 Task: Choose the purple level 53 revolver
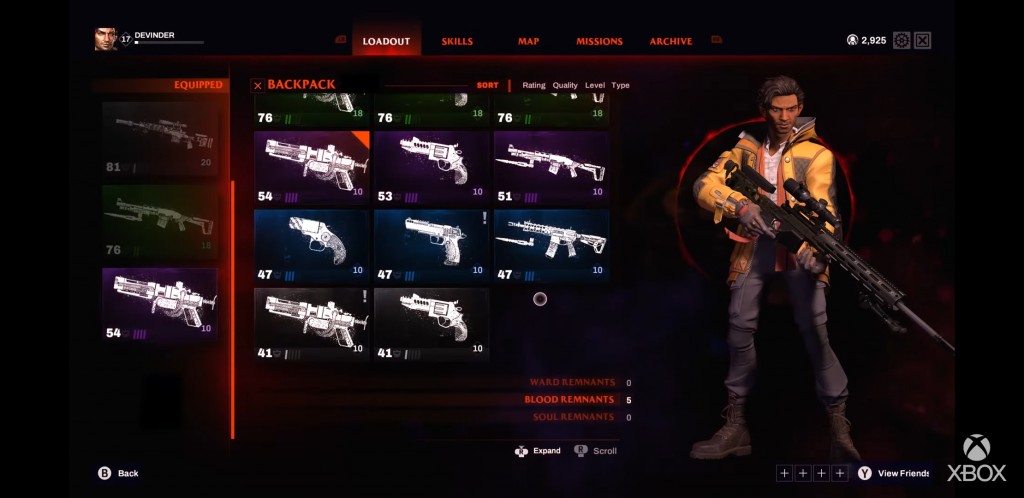pyautogui.click(x=431, y=167)
